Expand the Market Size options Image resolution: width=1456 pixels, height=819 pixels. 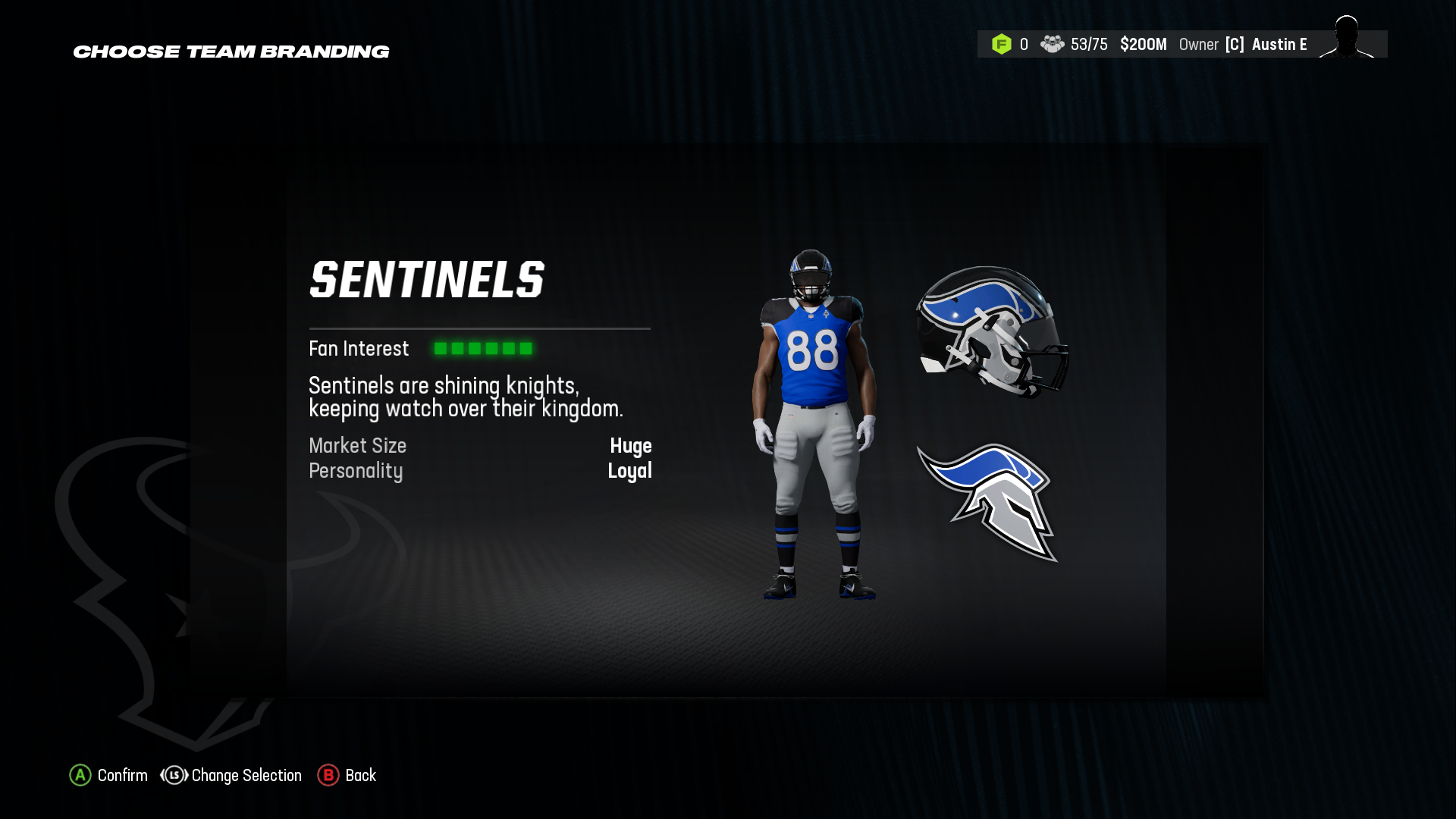pos(357,447)
